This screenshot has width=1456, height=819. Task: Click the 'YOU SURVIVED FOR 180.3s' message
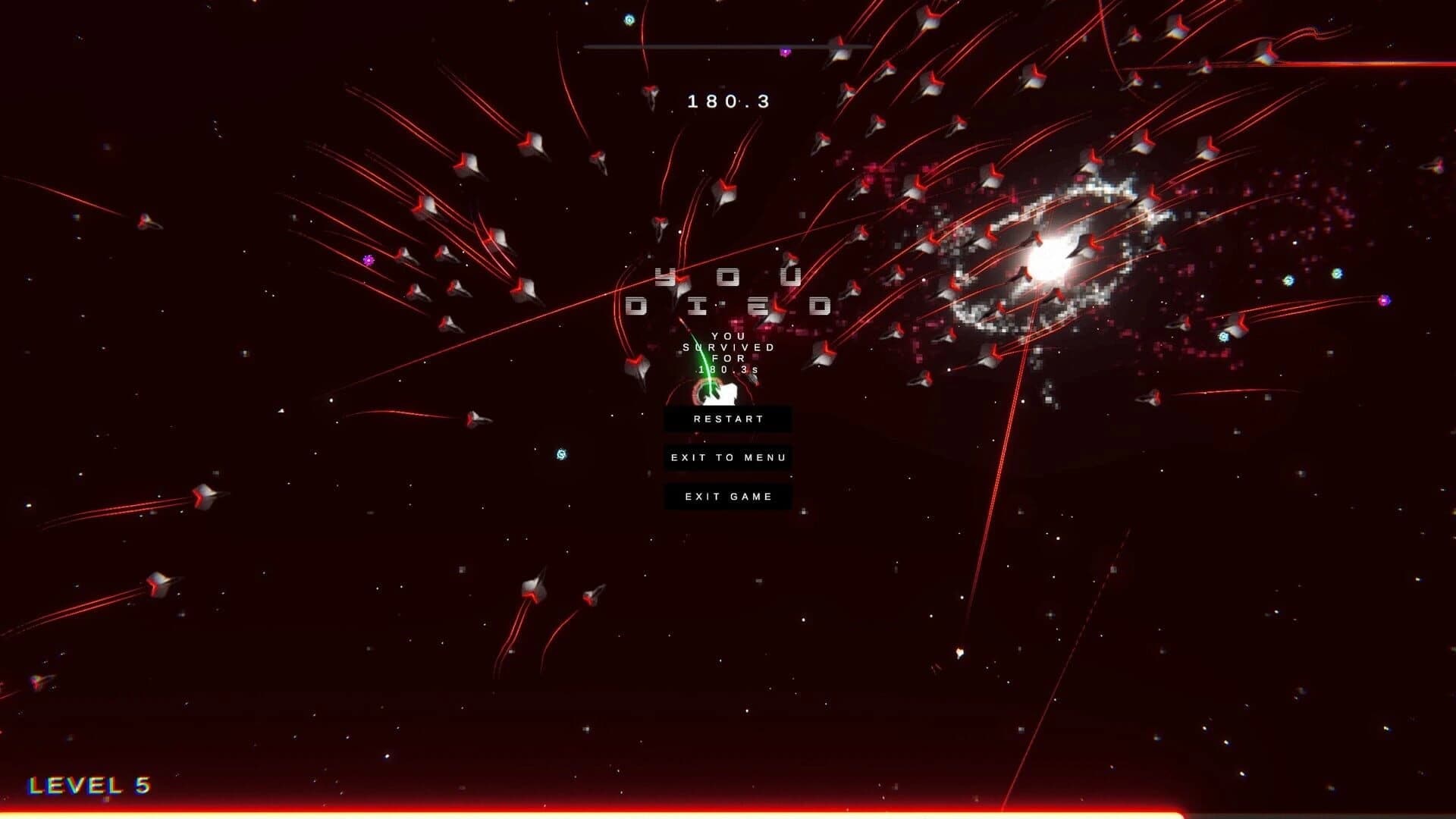click(x=726, y=353)
